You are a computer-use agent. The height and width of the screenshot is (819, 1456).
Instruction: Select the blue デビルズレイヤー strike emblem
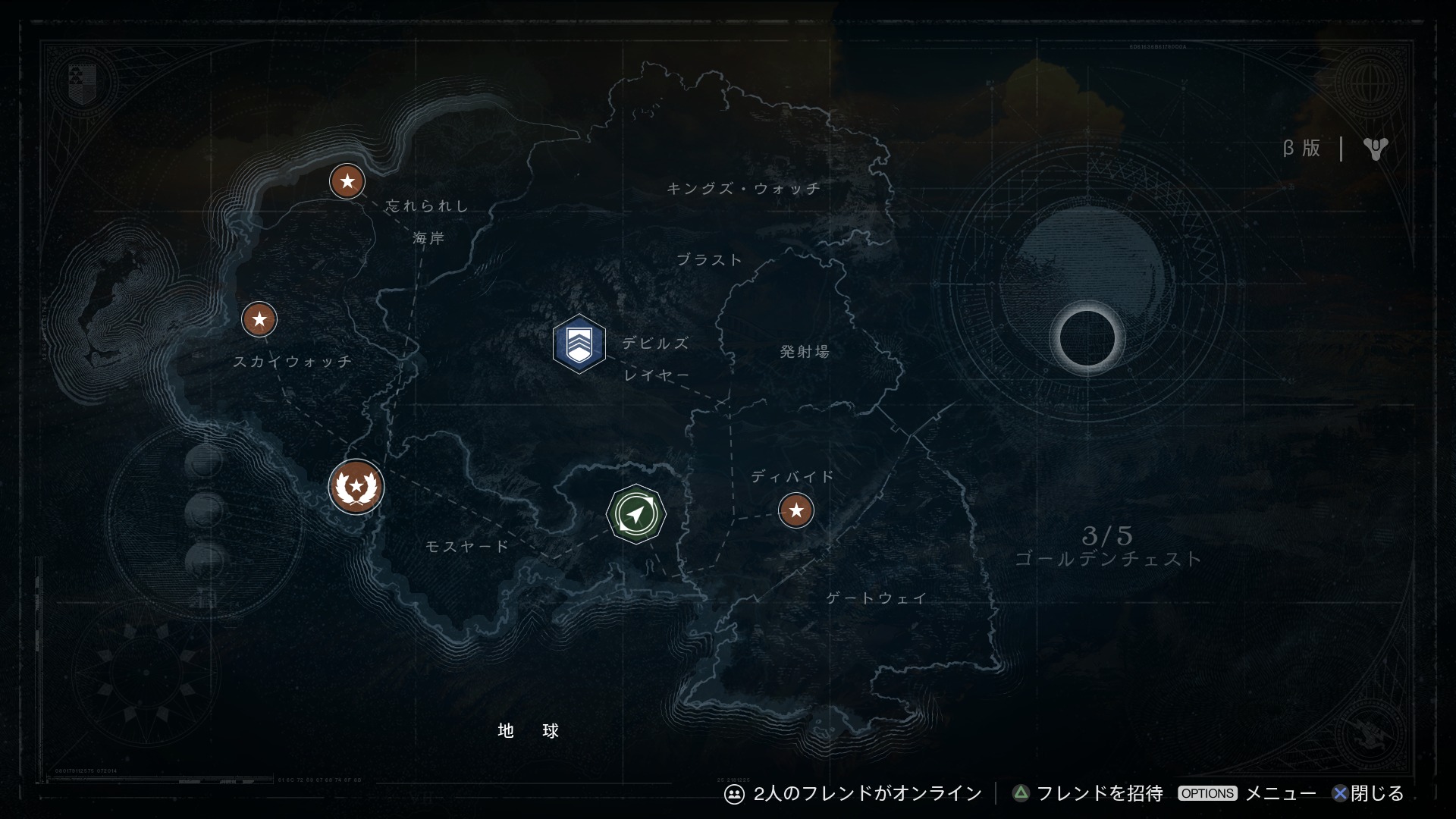[x=579, y=344]
